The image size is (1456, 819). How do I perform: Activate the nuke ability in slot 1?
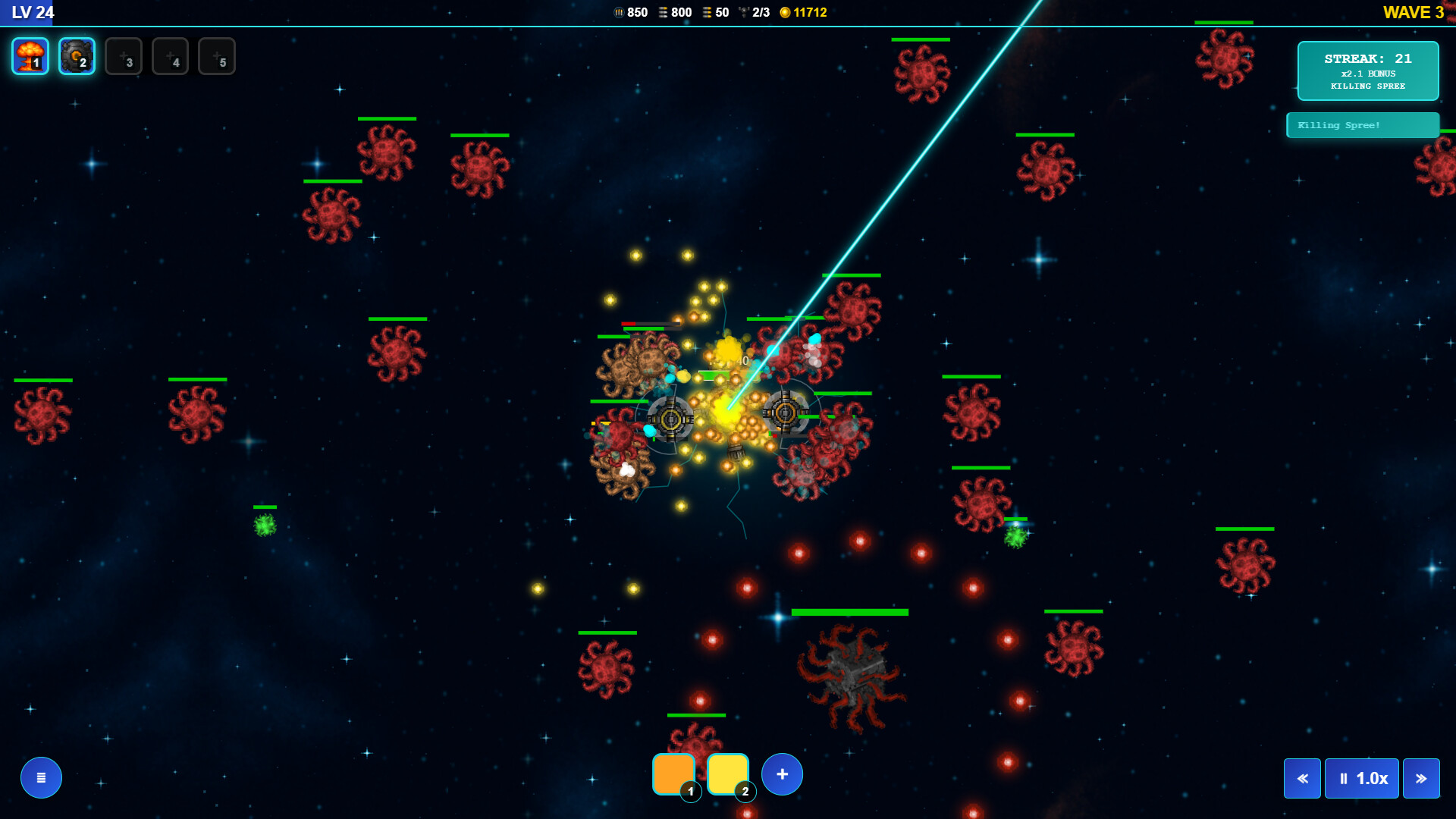[x=30, y=55]
